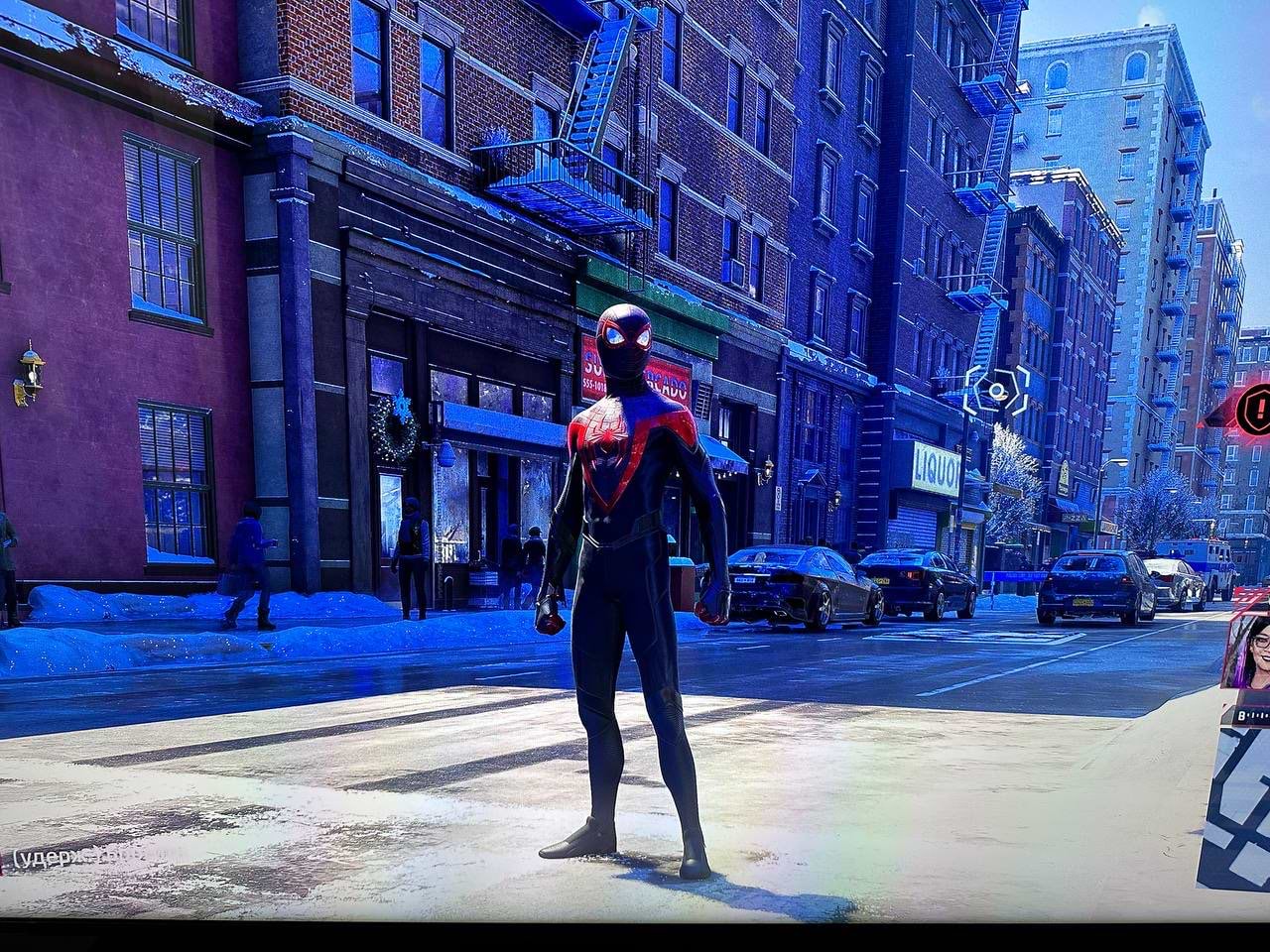Select the hexagonal objective waypoint marker
The height and width of the screenshot is (952, 1270).
[997, 390]
